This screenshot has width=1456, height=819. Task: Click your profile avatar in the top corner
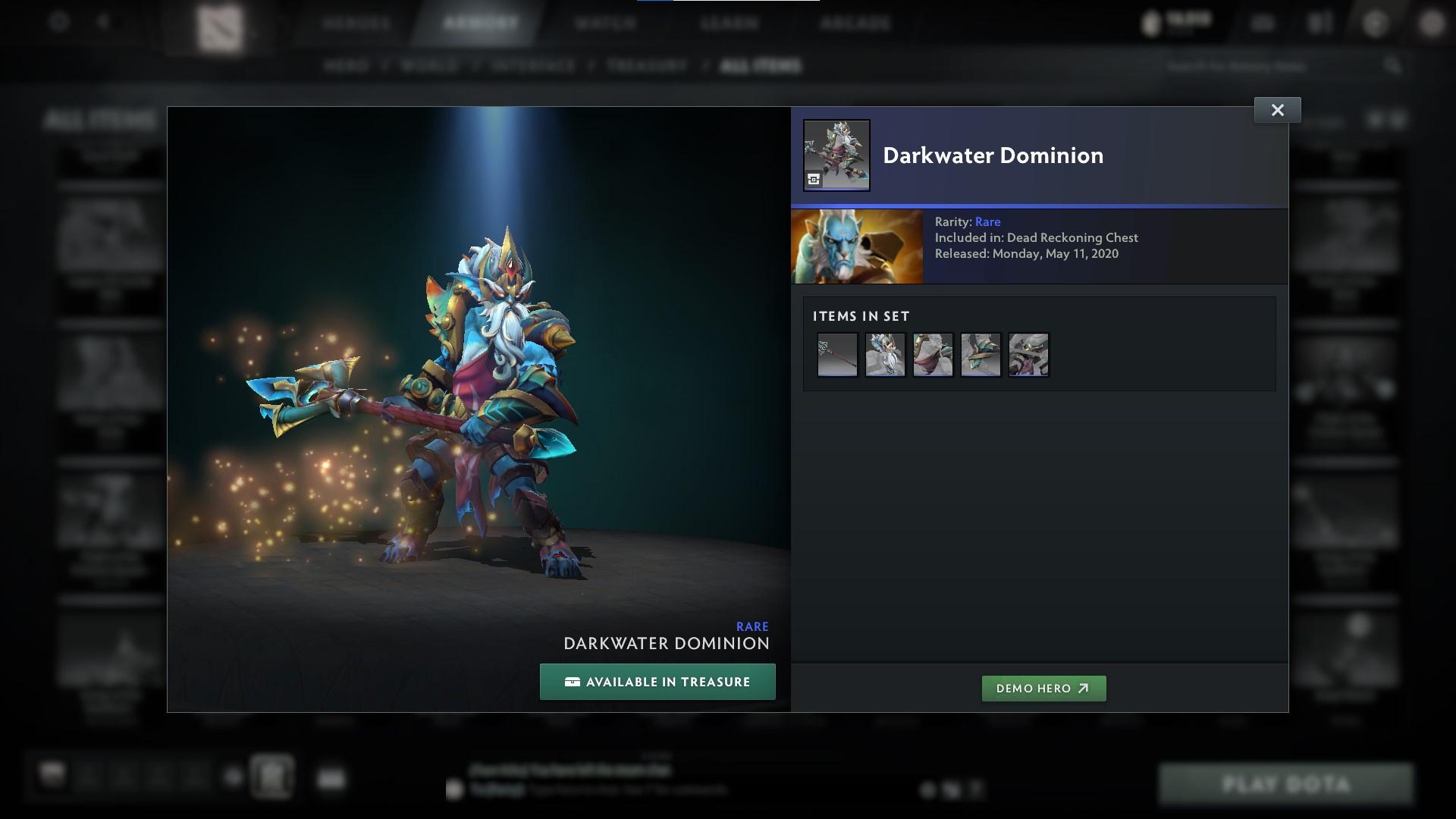[1432, 23]
